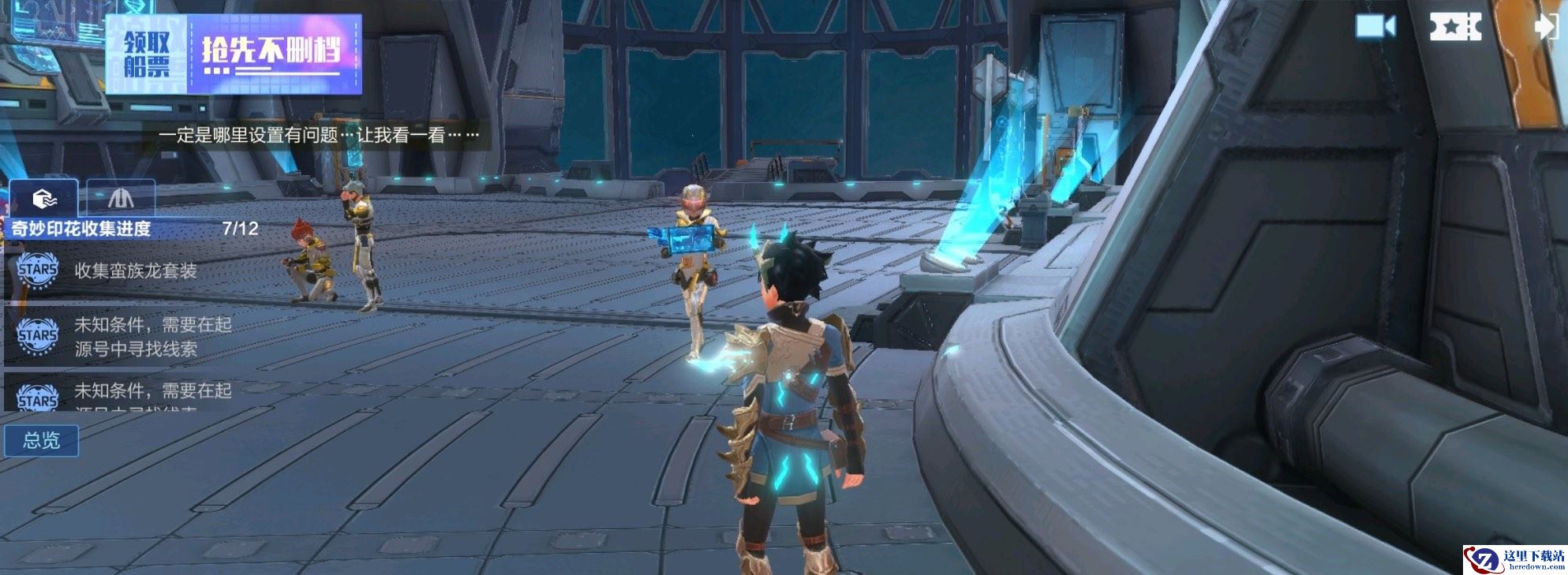
Task: Open the 领取船票 banner at top left
Action: [234, 54]
